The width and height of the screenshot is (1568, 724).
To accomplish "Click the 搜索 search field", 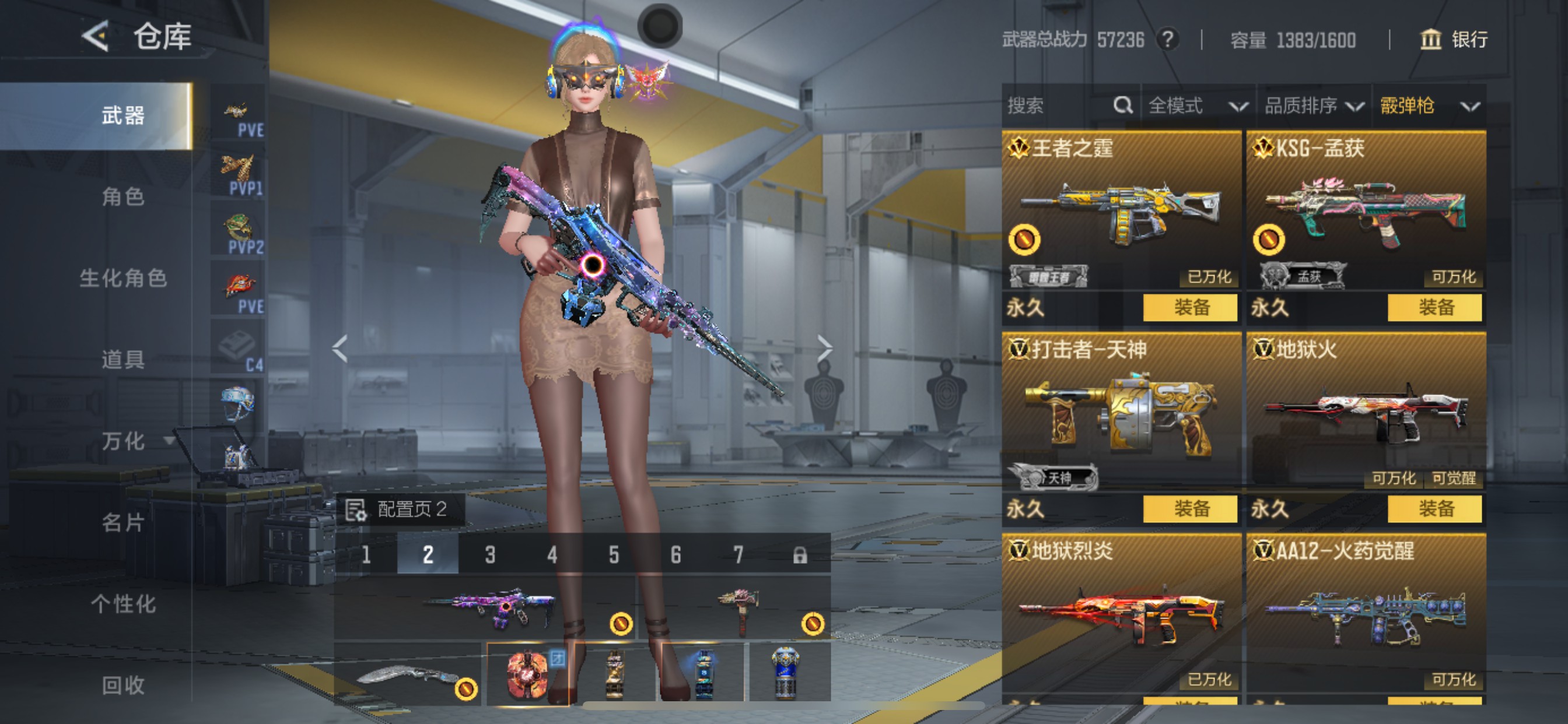I will (x=1059, y=106).
